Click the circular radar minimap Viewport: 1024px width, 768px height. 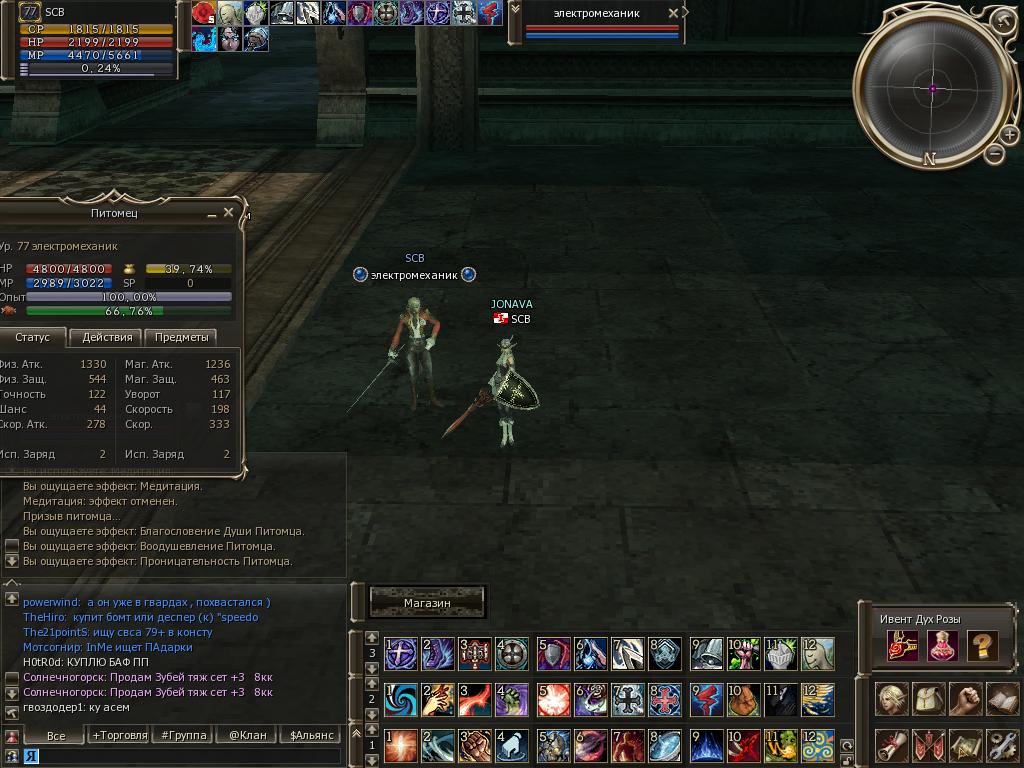[x=933, y=89]
